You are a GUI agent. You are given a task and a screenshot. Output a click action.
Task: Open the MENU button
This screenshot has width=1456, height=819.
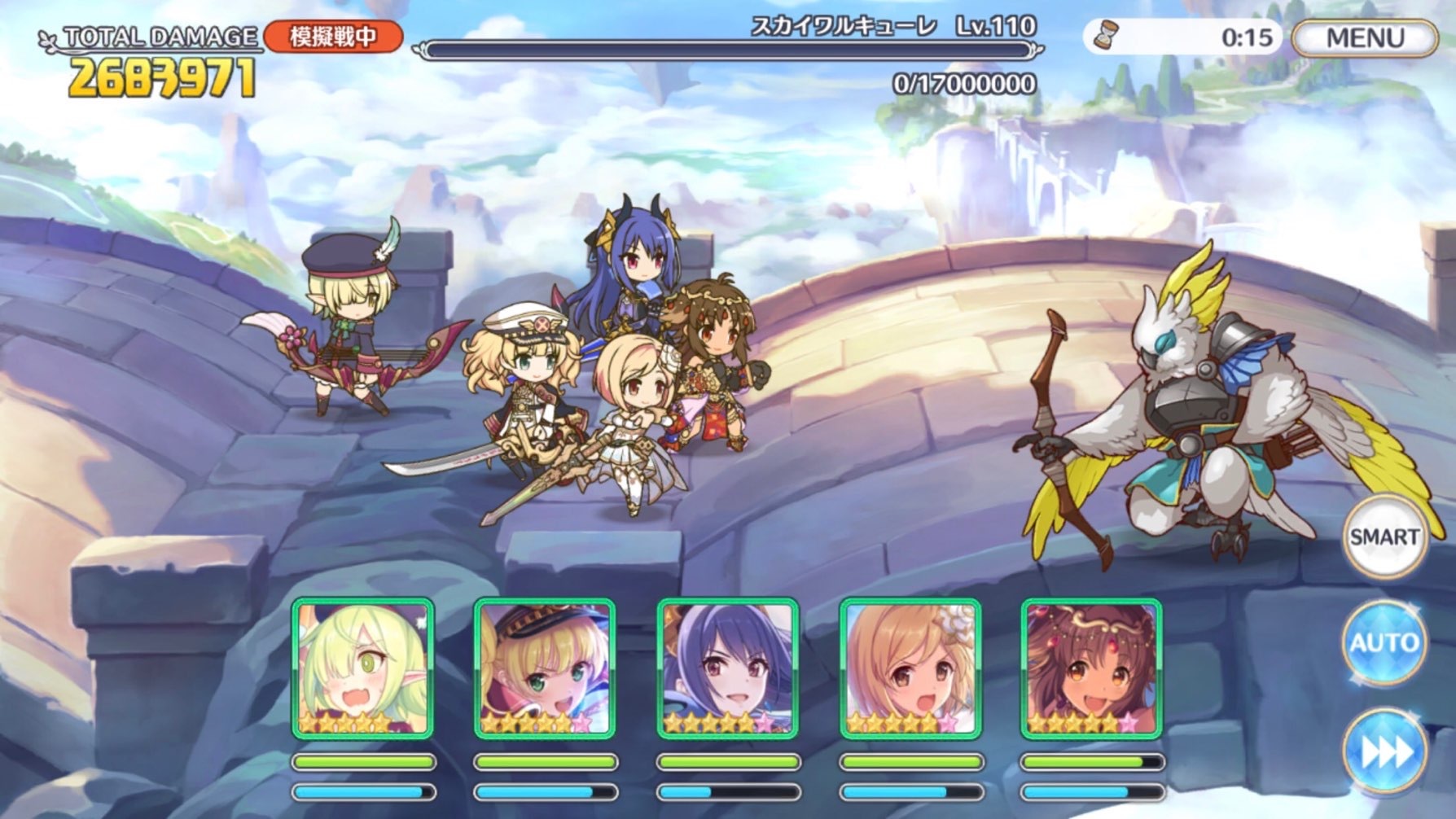click(1364, 38)
